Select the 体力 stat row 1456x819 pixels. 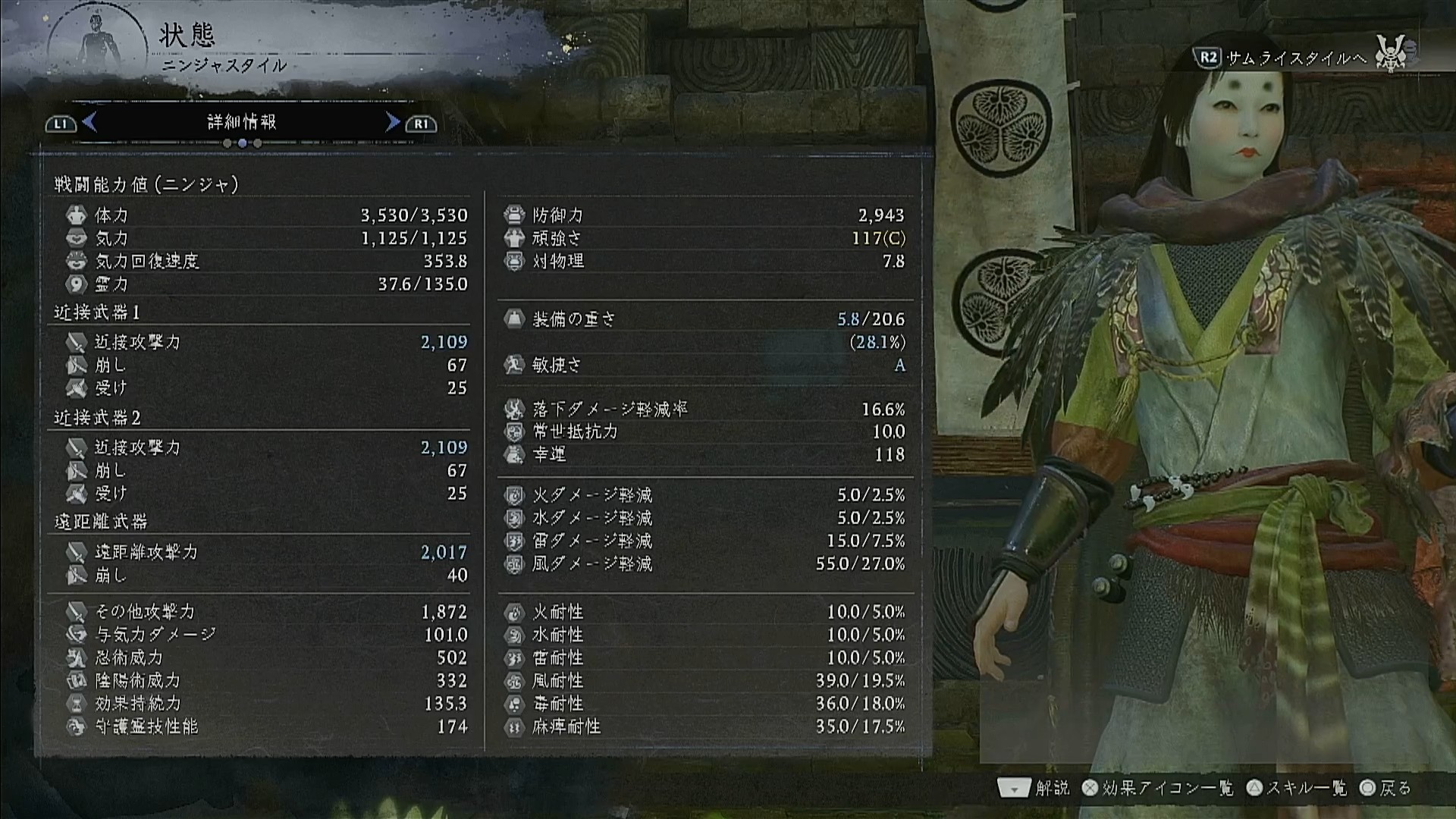265,215
